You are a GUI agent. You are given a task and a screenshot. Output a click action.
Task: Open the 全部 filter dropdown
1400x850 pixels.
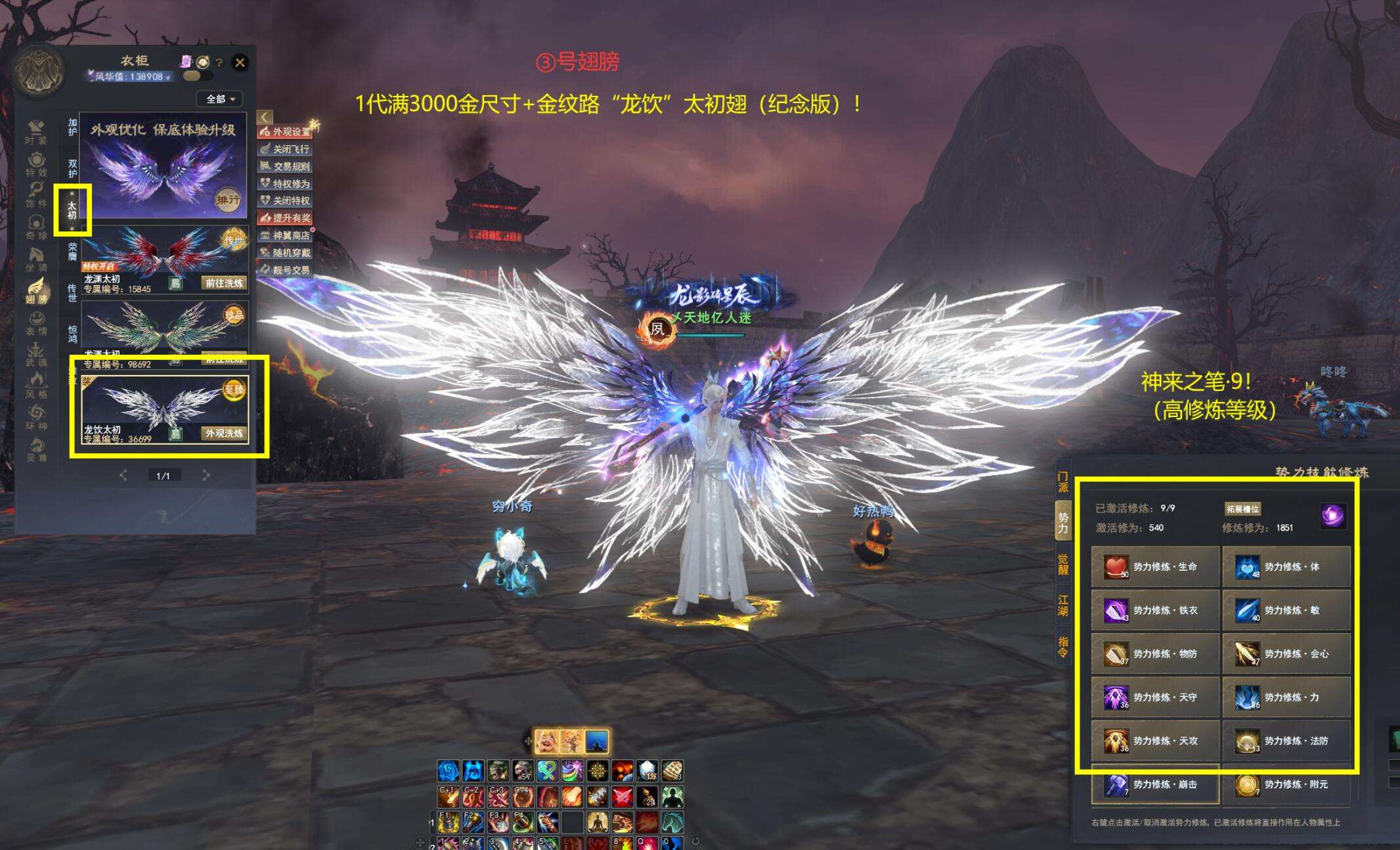[220, 99]
